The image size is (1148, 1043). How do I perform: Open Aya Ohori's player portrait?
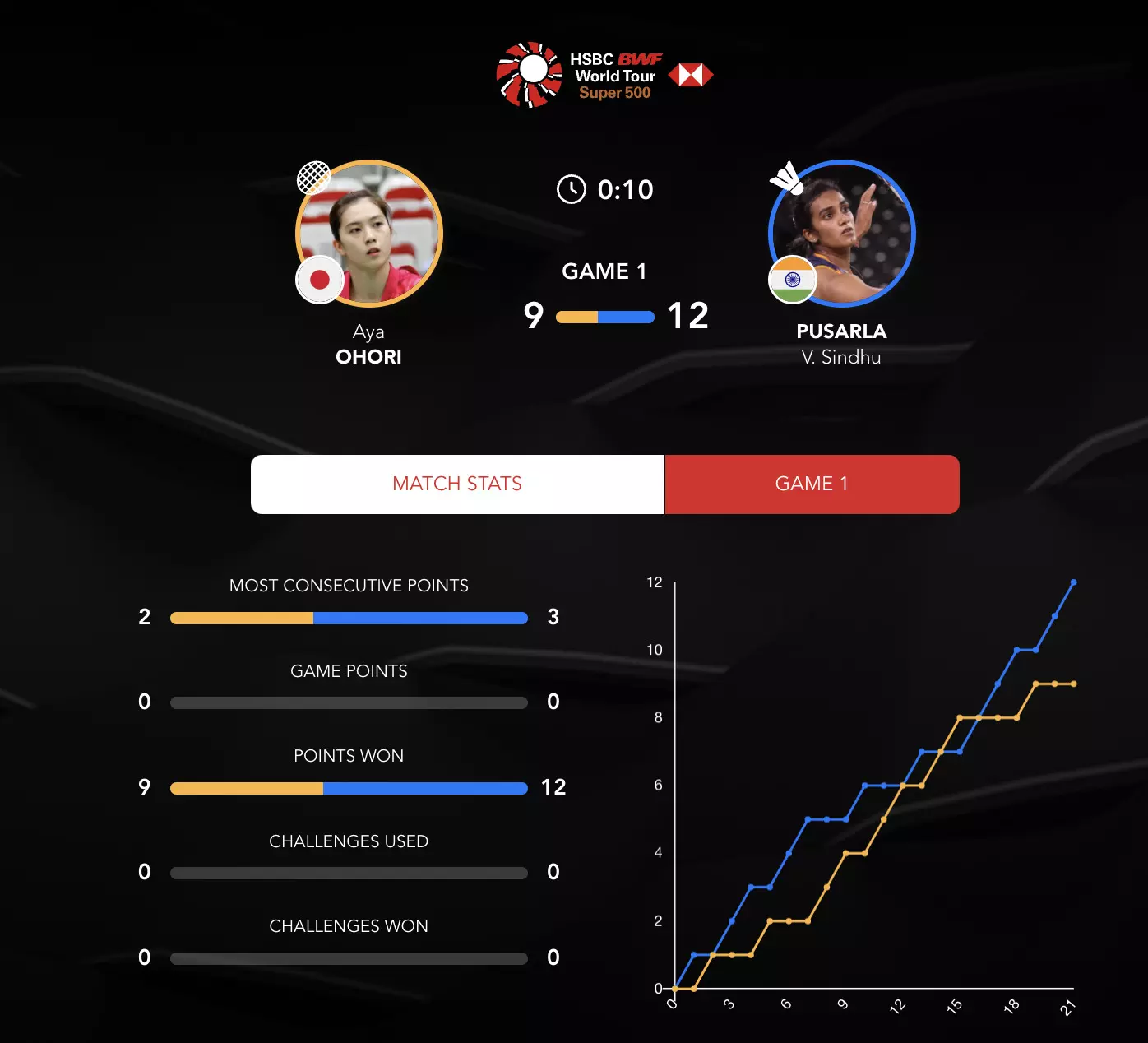(x=369, y=234)
